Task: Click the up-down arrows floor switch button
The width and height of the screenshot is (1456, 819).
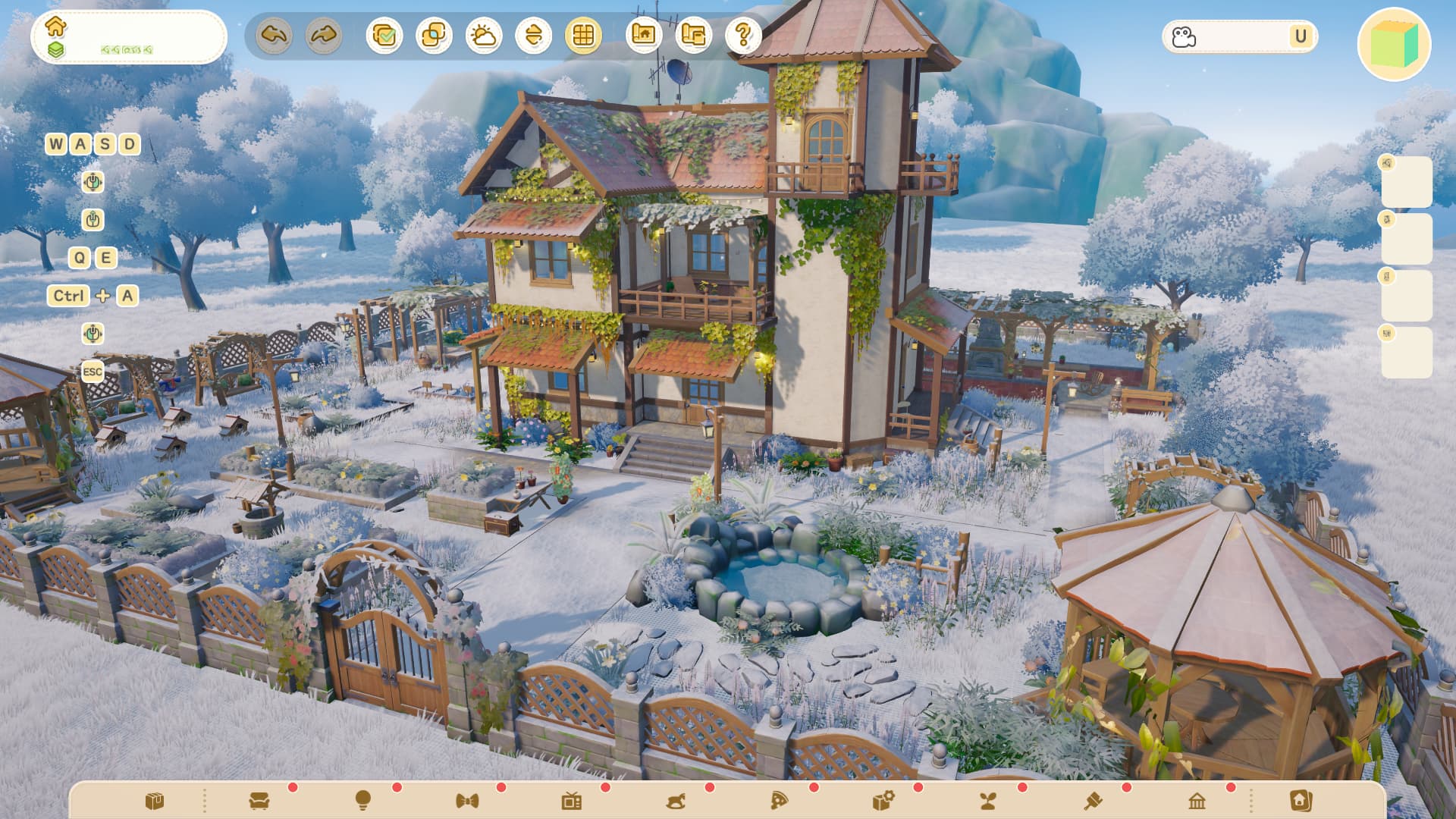Action: [x=533, y=36]
